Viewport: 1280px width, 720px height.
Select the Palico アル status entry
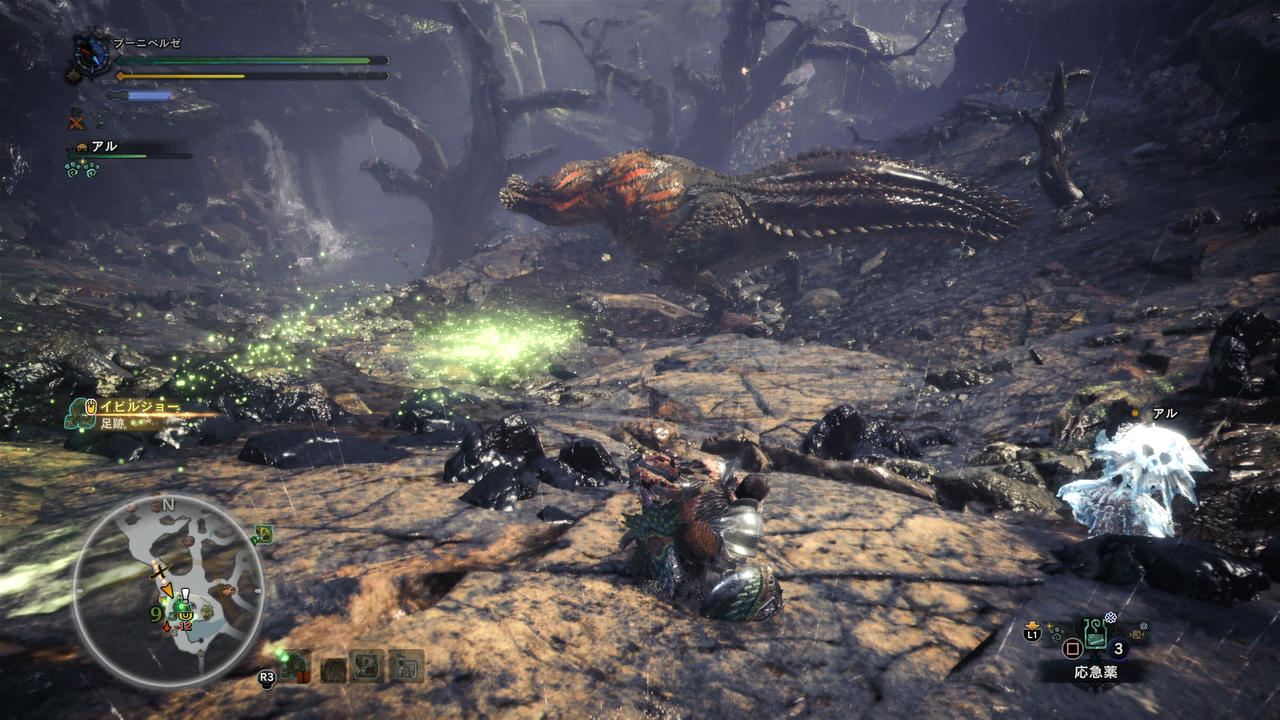tap(104, 147)
